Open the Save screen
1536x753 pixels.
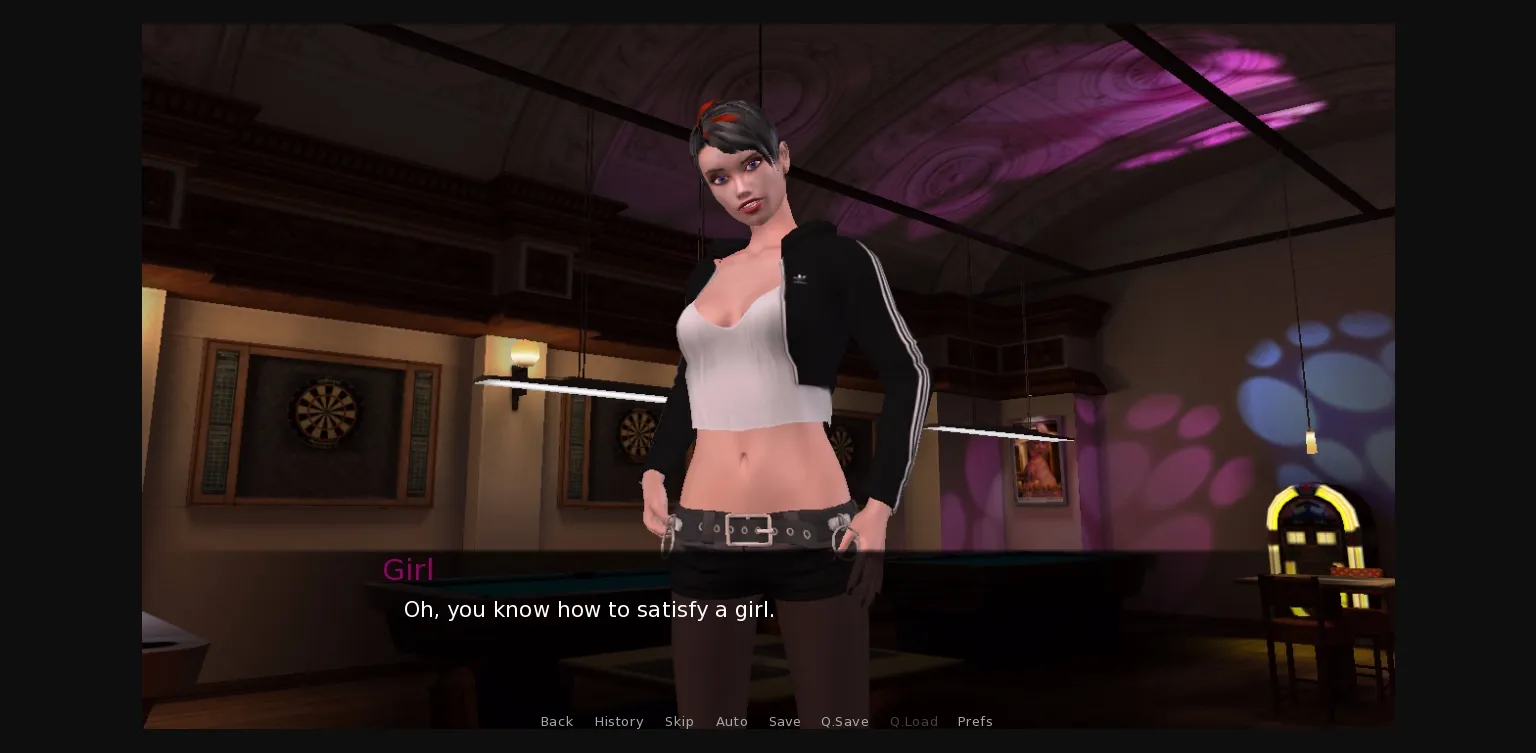point(784,721)
